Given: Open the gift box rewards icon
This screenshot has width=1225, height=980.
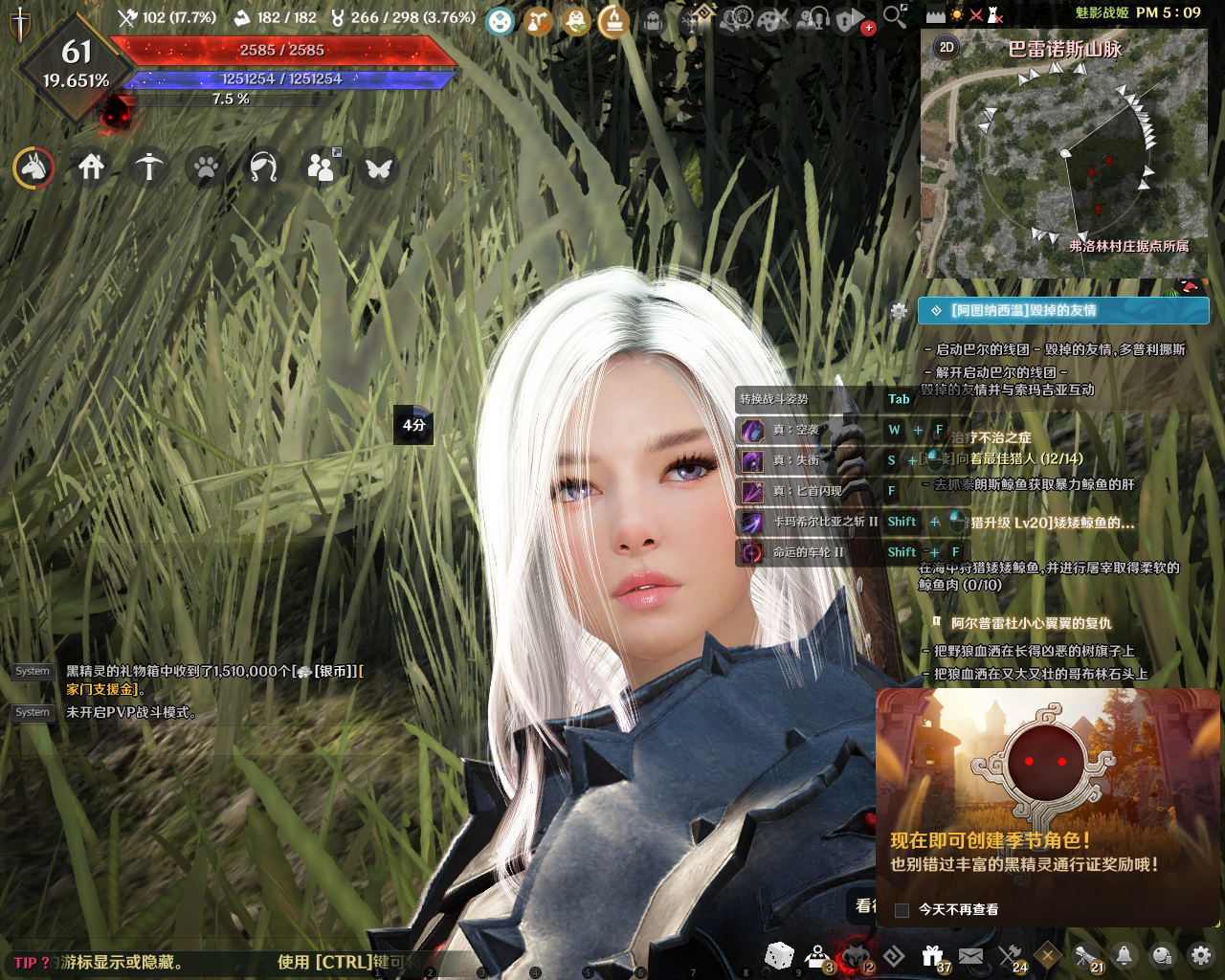Looking at the screenshot, I should click(x=932, y=955).
